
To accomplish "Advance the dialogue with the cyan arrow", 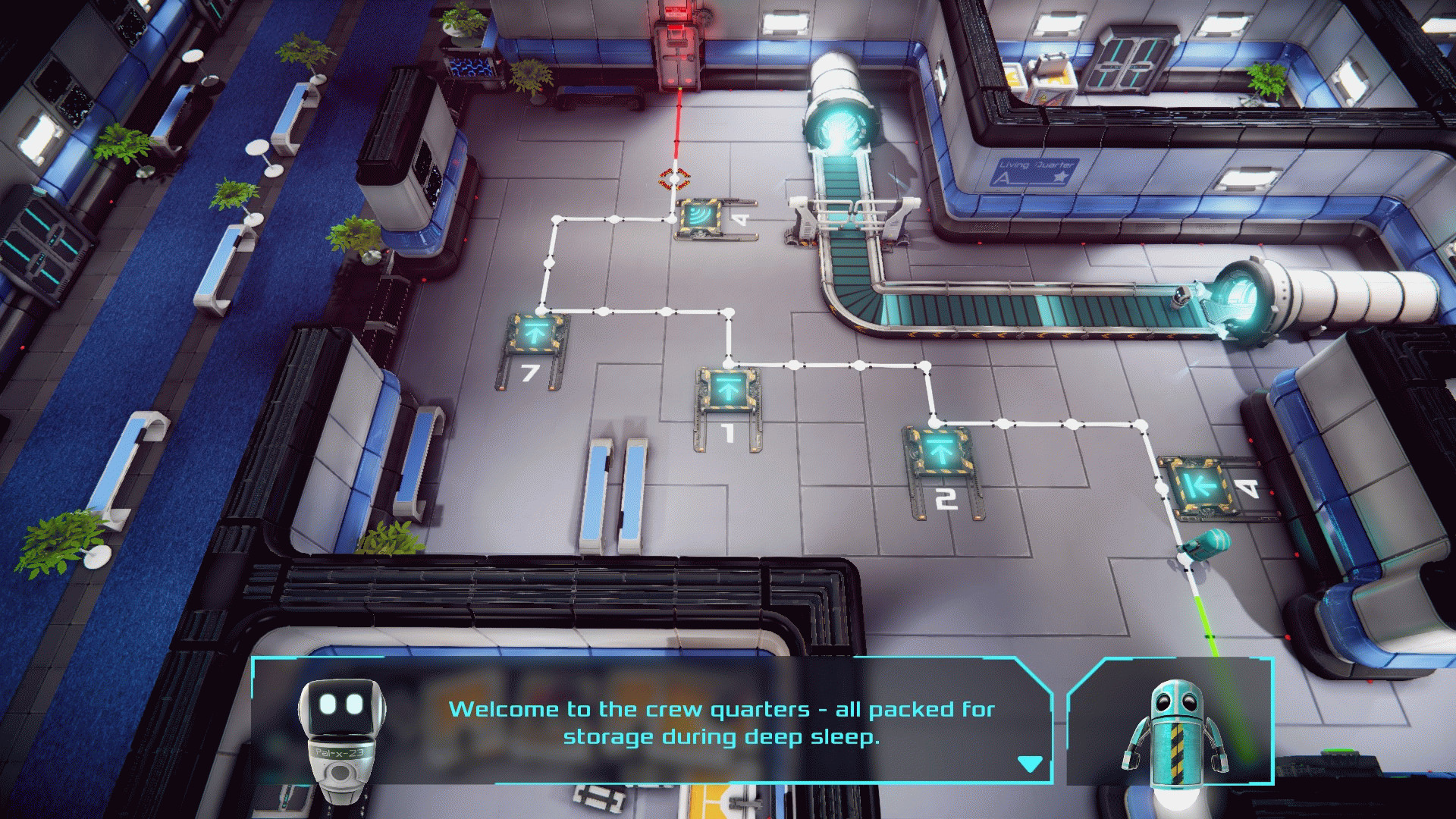I will 1029,763.
